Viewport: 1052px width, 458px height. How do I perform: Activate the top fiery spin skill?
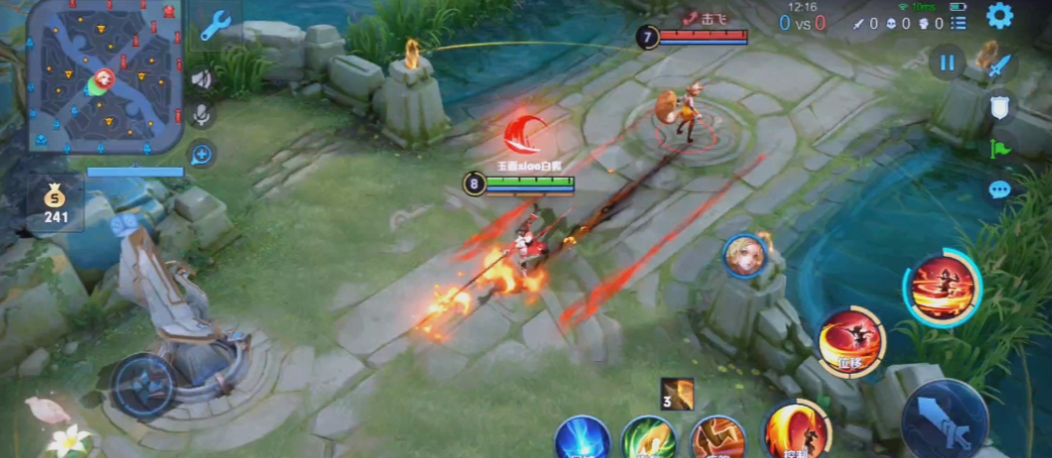940,287
